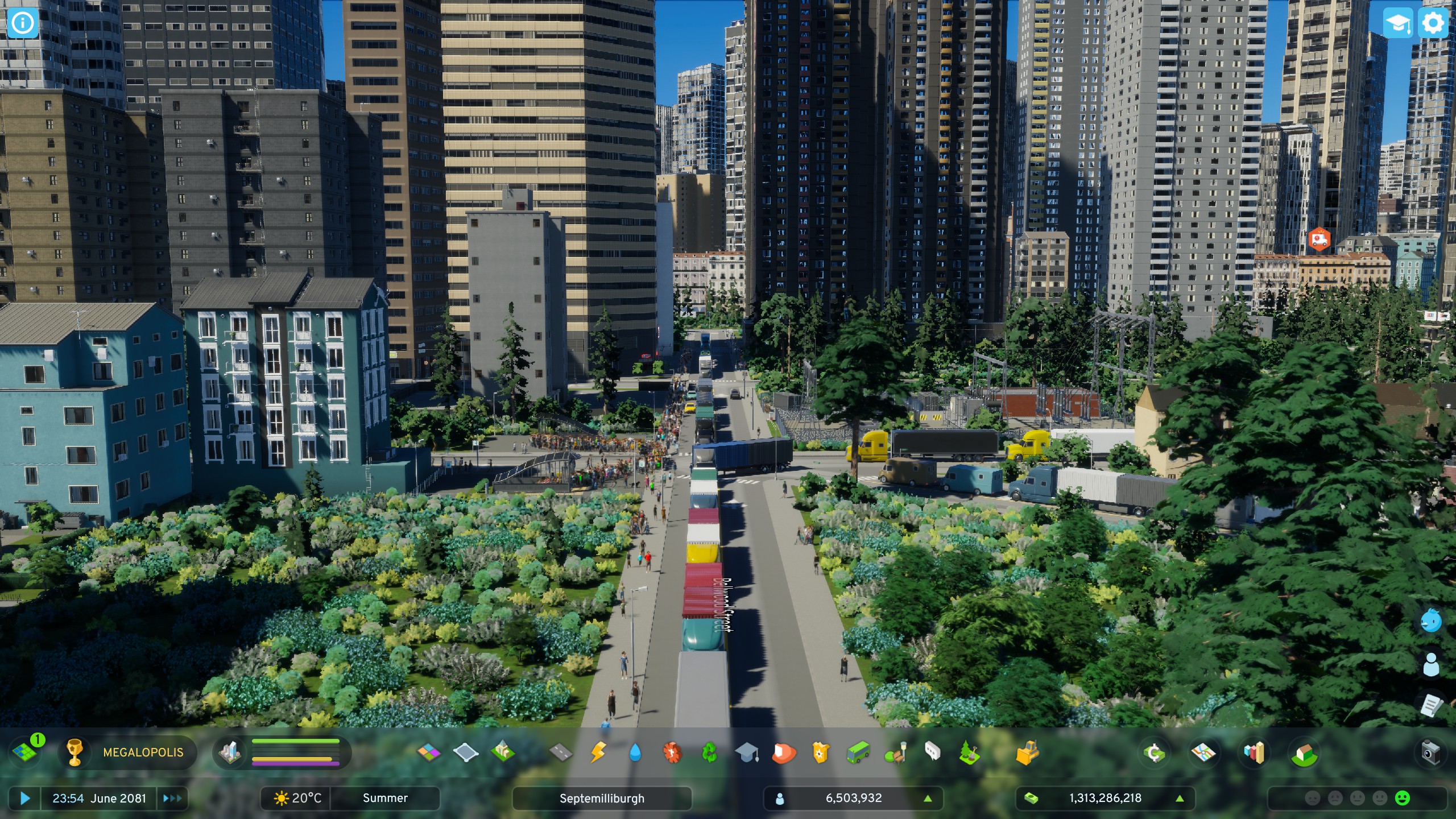This screenshot has height=819, width=1456.
Task: Click the Septemilliburgh city name
Action: (602, 798)
